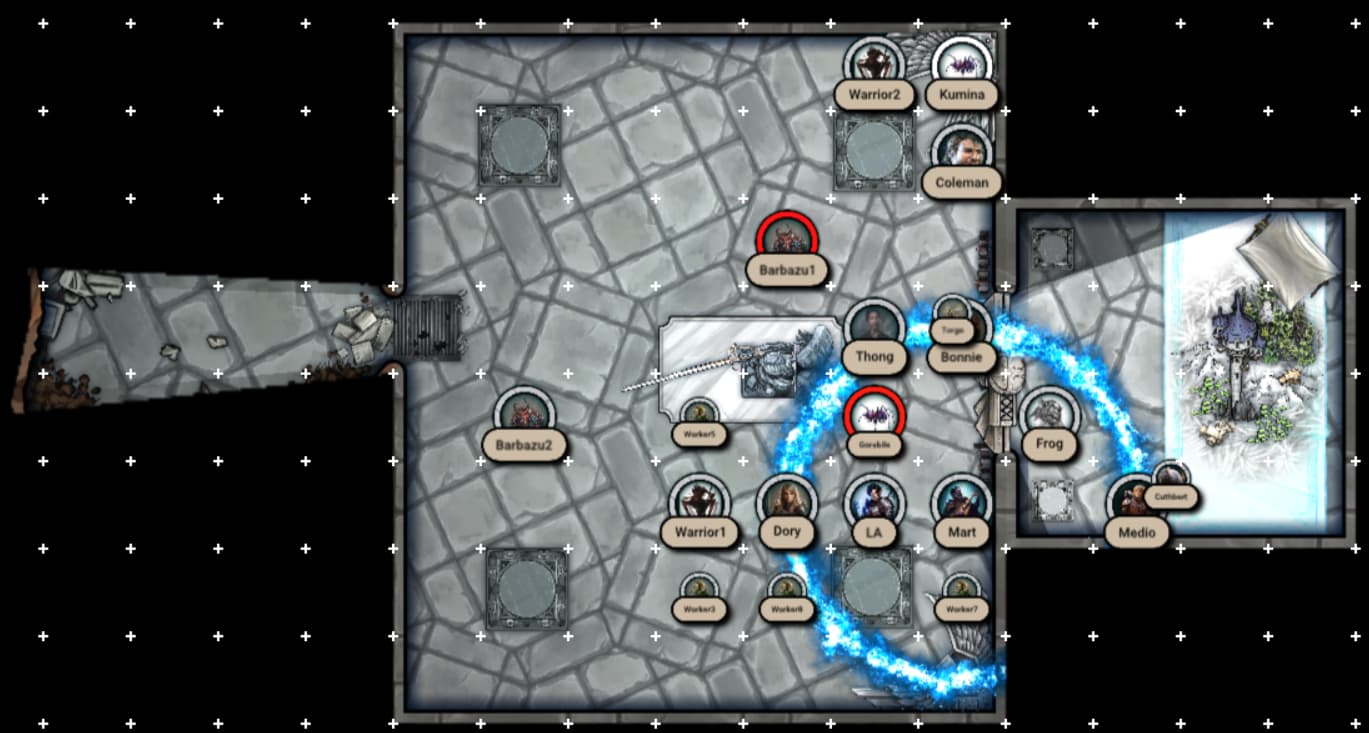Viewport: 1369px width, 733px height.
Task: Choose the Frog token
Action: click(x=1049, y=416)
